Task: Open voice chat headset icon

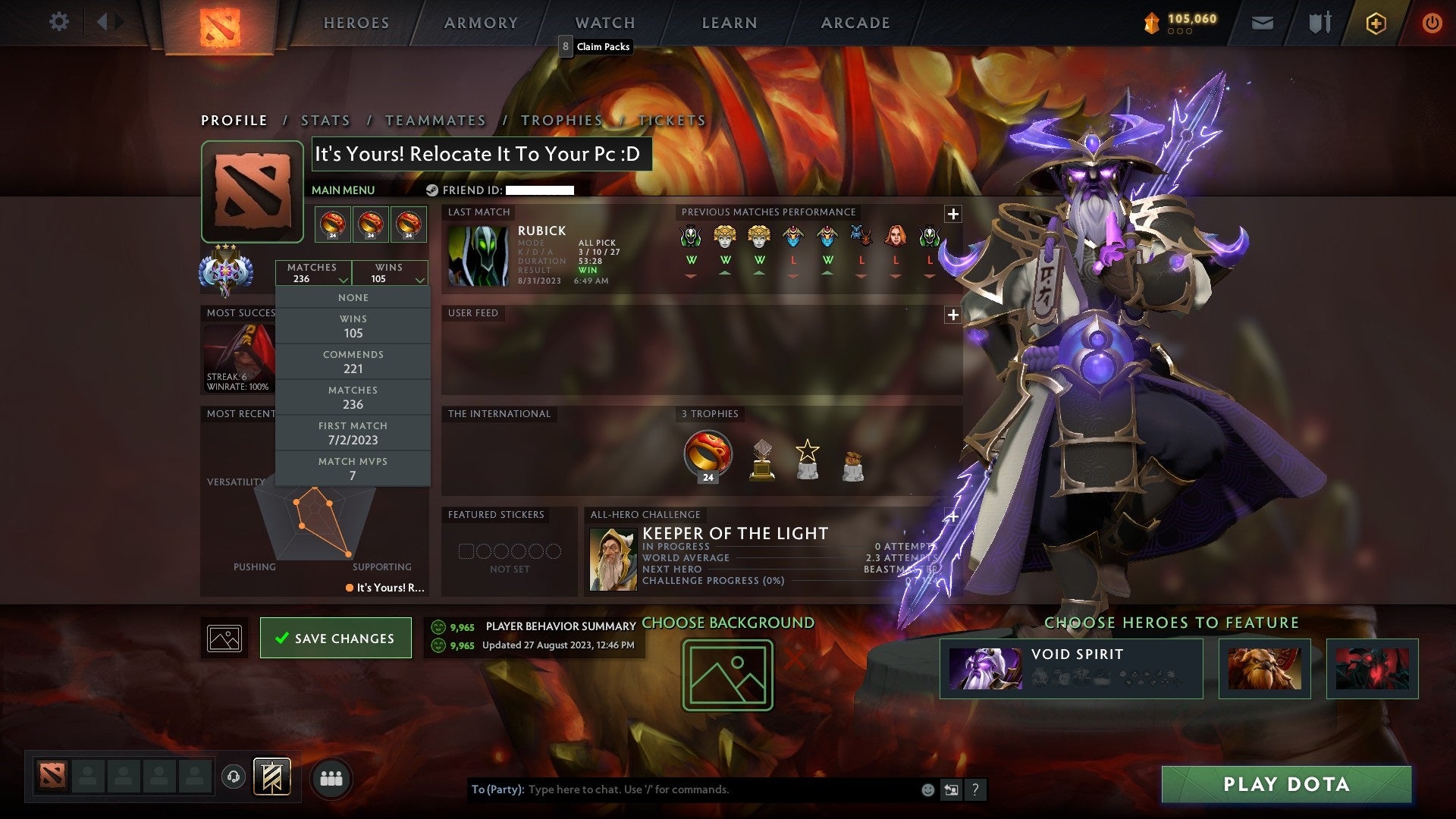Action: tap(233, 777)
